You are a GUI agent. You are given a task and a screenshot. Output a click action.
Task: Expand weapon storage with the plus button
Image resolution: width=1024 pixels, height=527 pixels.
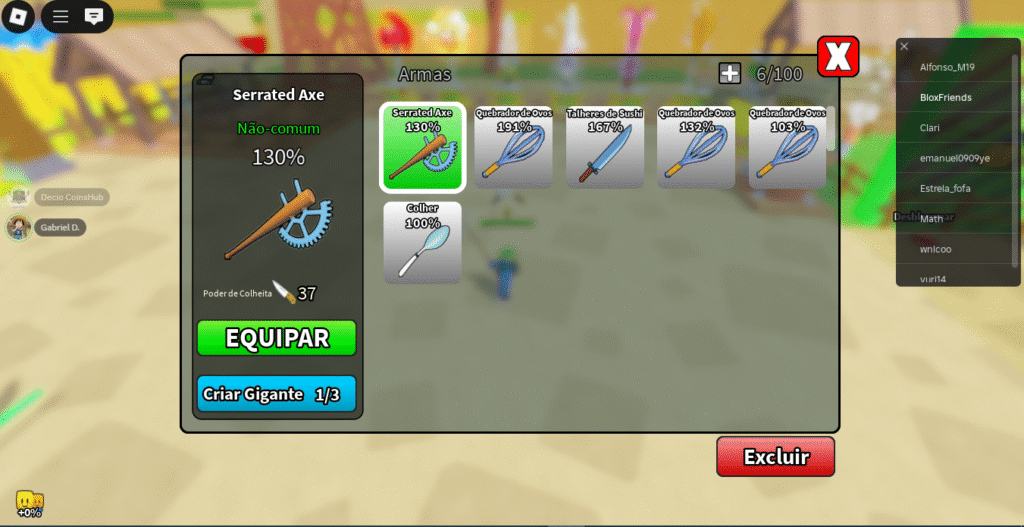pos(729,73)
